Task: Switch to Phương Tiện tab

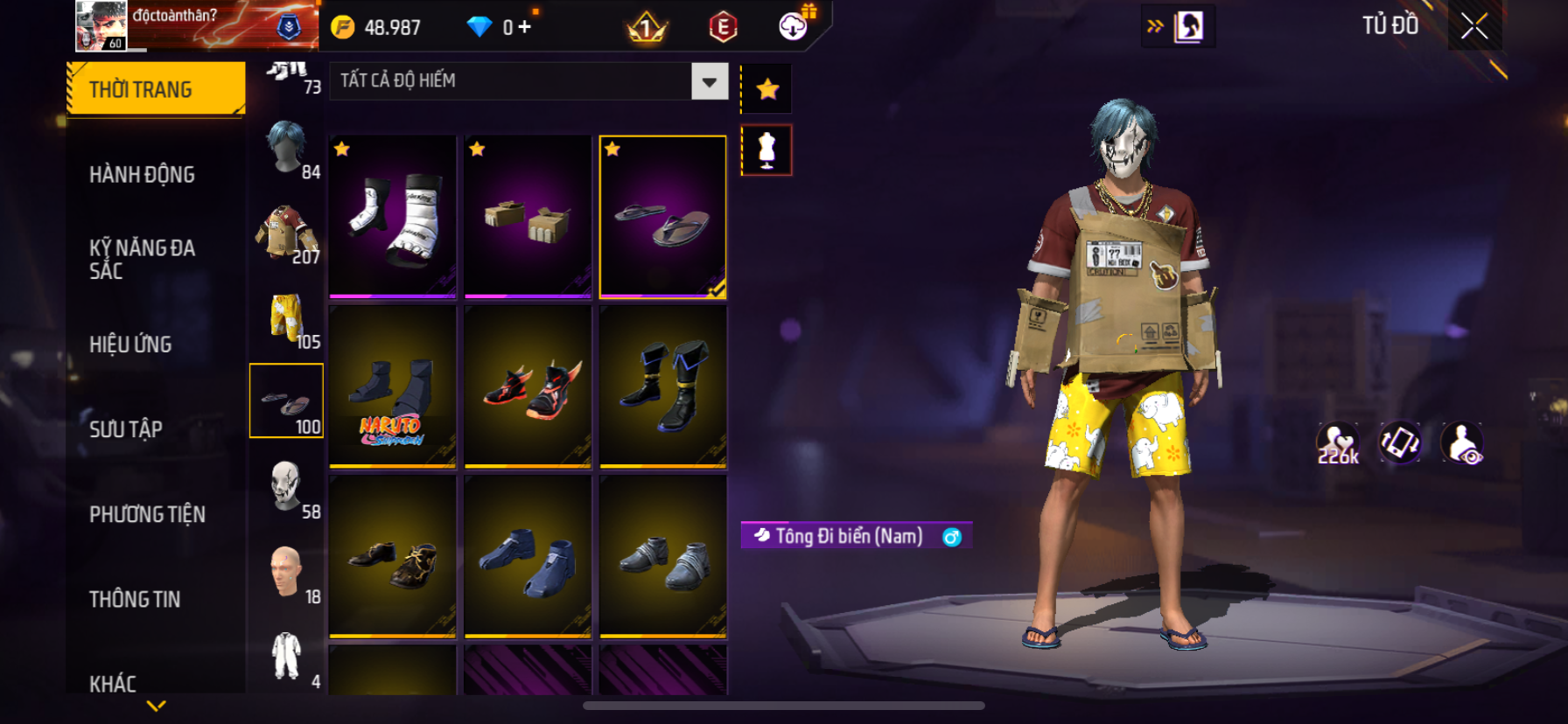Action: click(x=147, y=514)
